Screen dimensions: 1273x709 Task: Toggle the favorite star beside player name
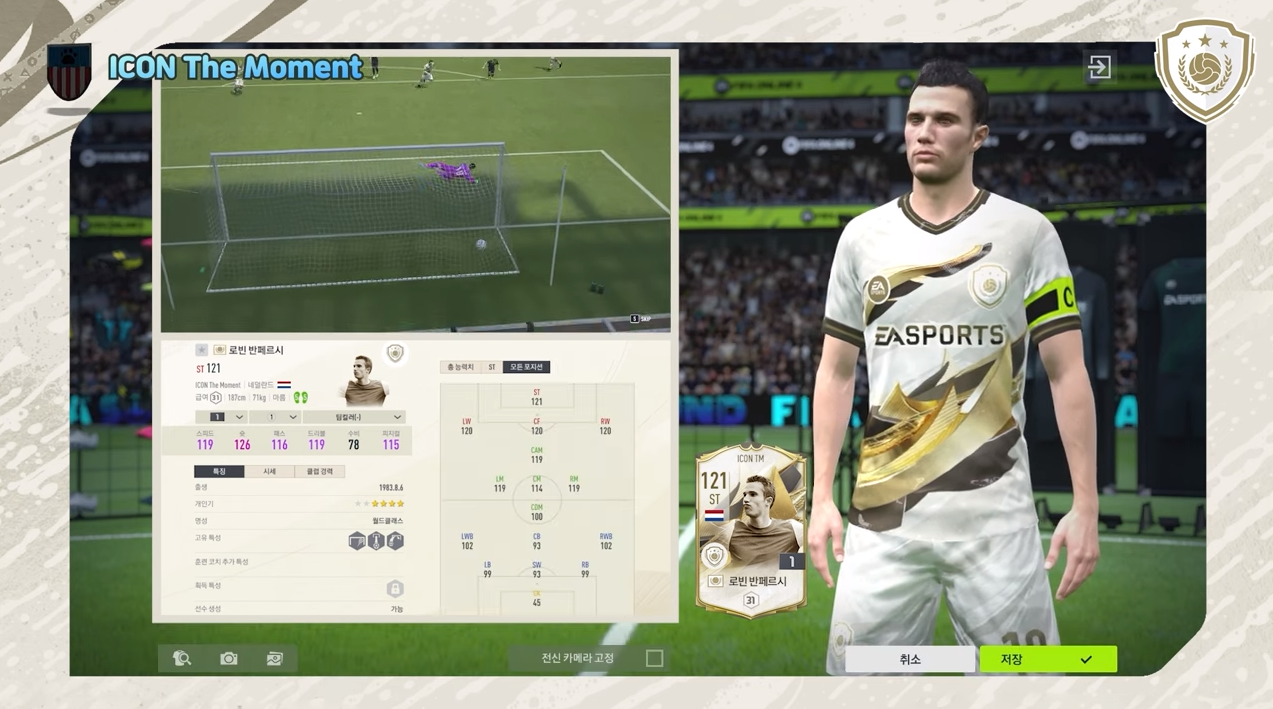[201, 350]
